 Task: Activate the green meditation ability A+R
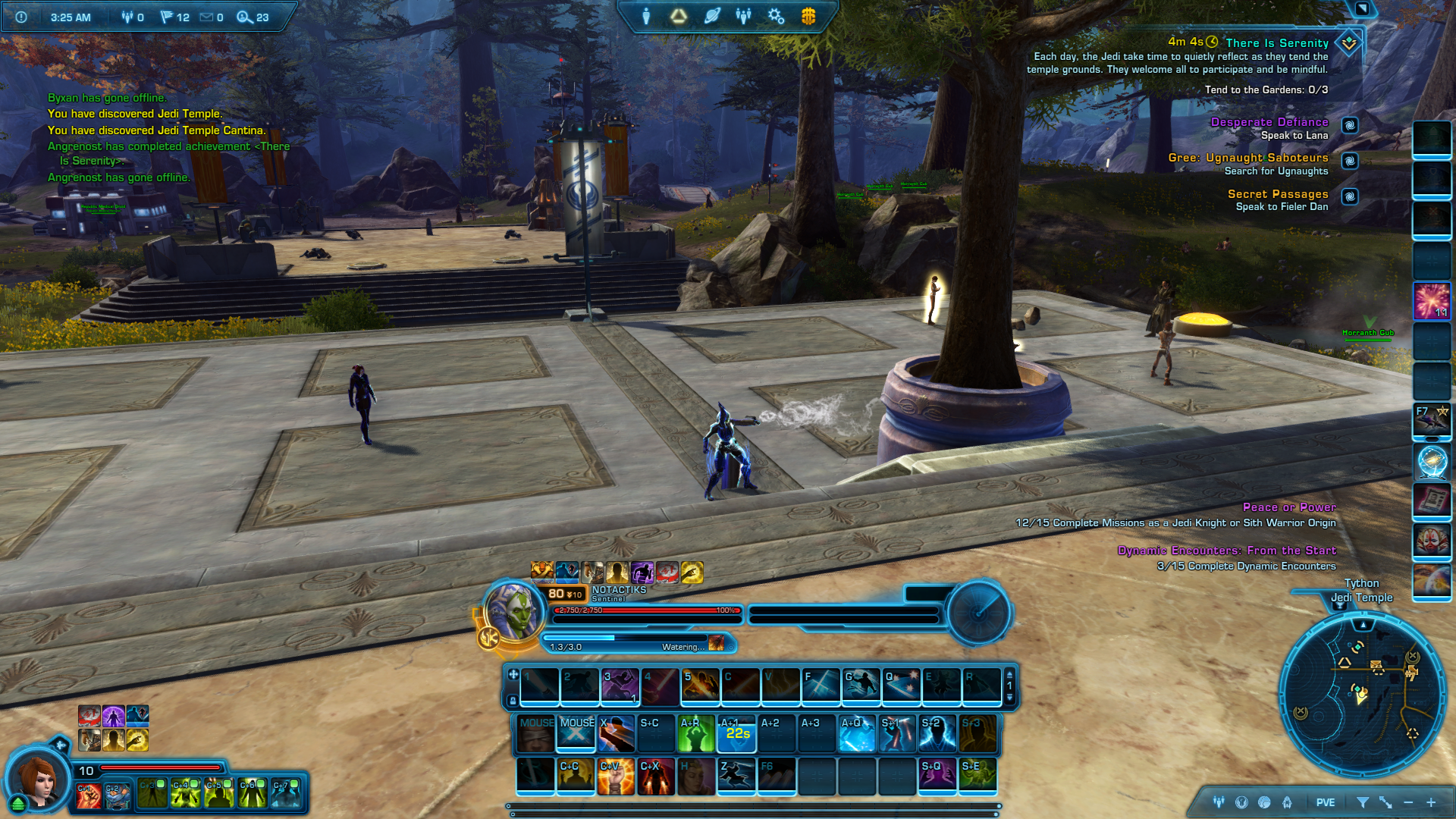pos(696,733)
